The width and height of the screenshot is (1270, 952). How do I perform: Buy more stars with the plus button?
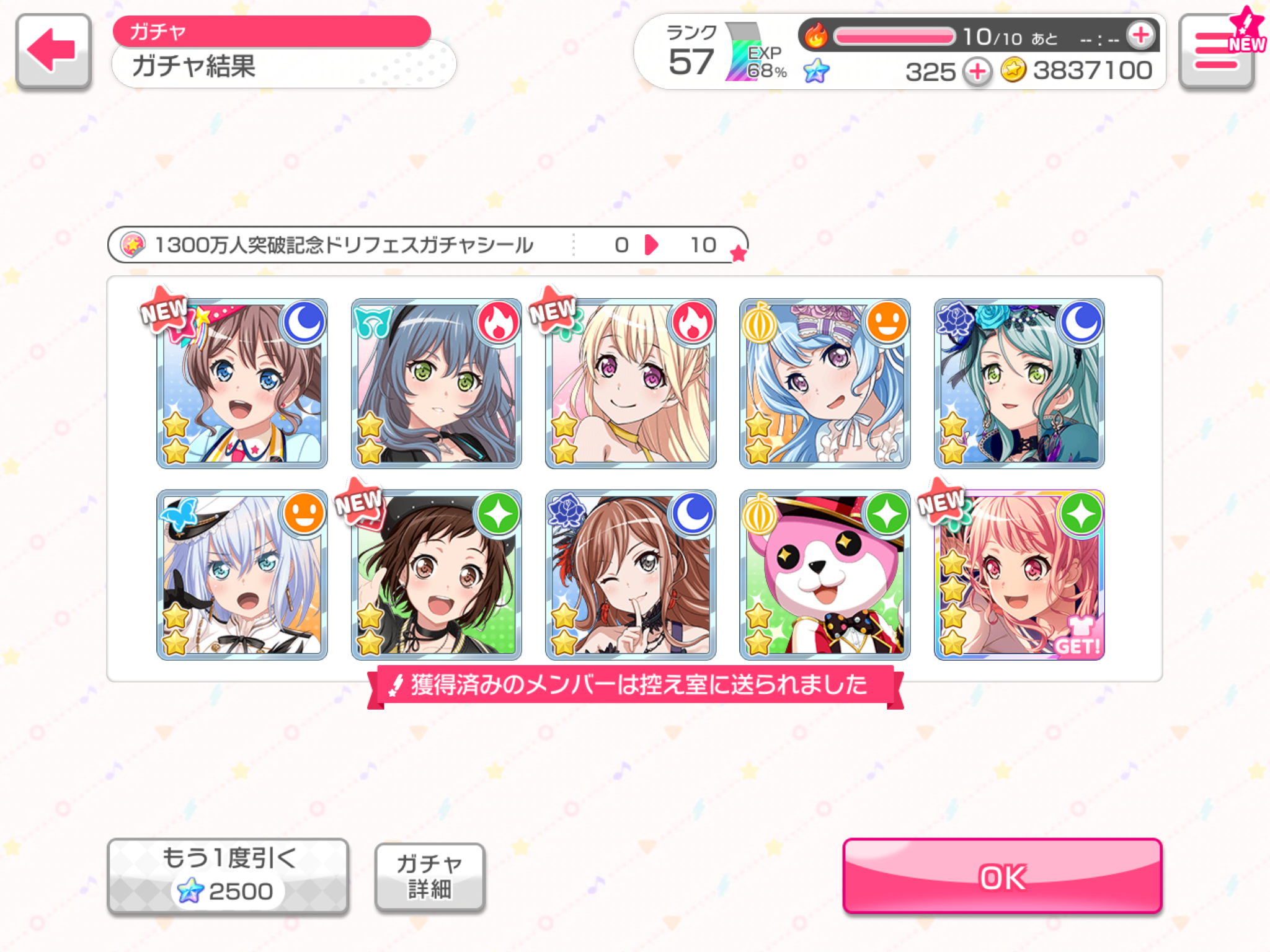tap(978, 72)
